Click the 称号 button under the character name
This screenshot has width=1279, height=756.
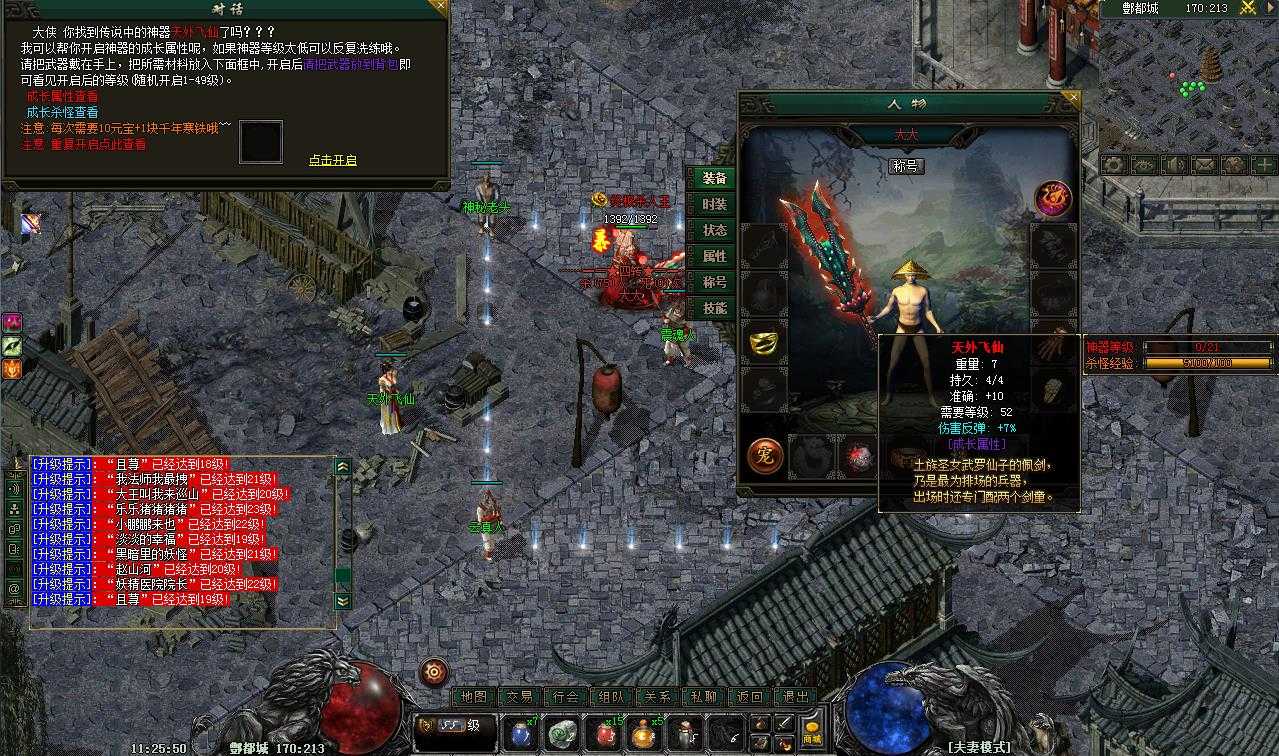coord(906,166)
